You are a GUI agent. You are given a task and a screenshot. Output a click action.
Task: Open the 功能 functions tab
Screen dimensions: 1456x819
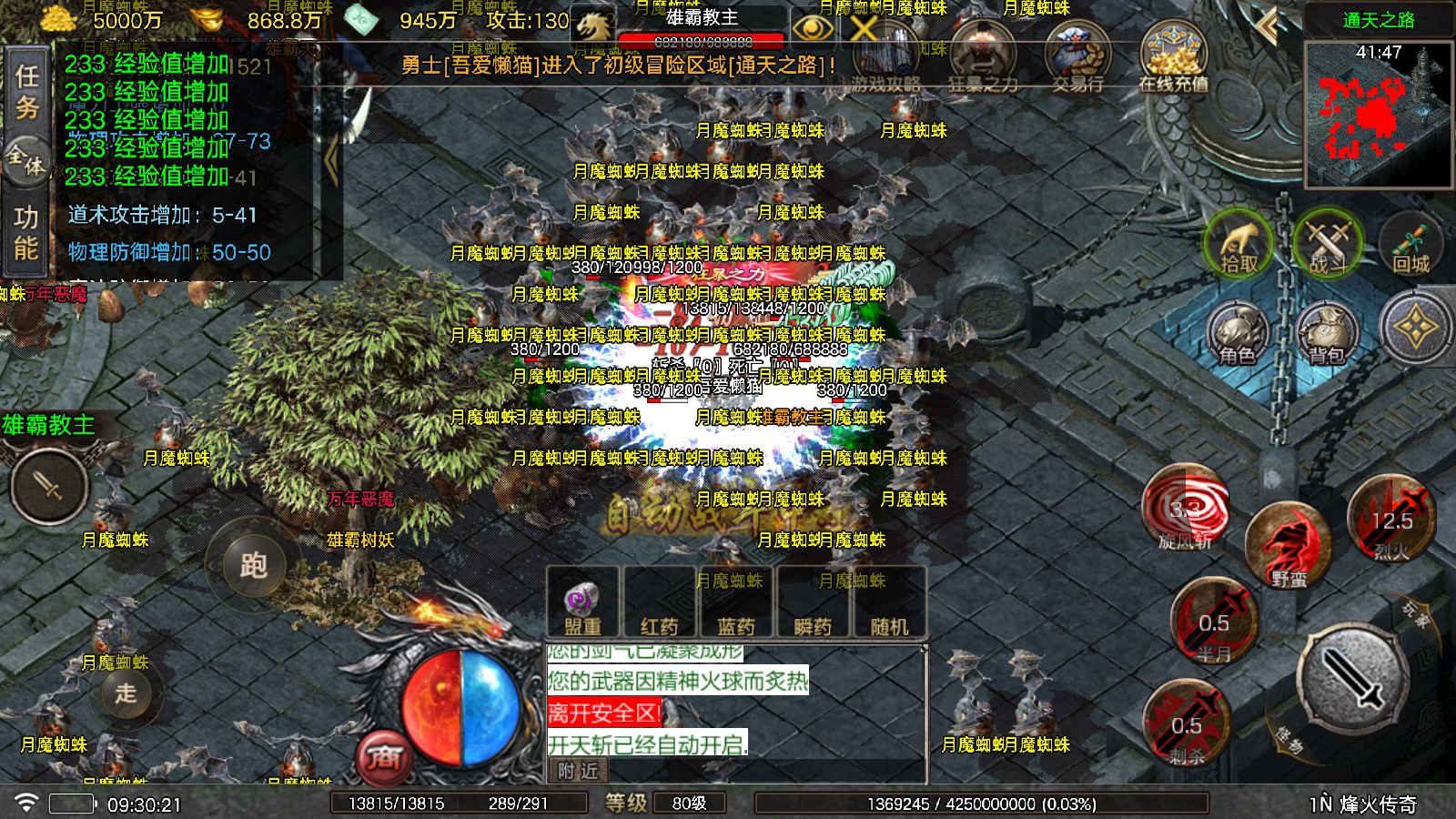[25, 229]
